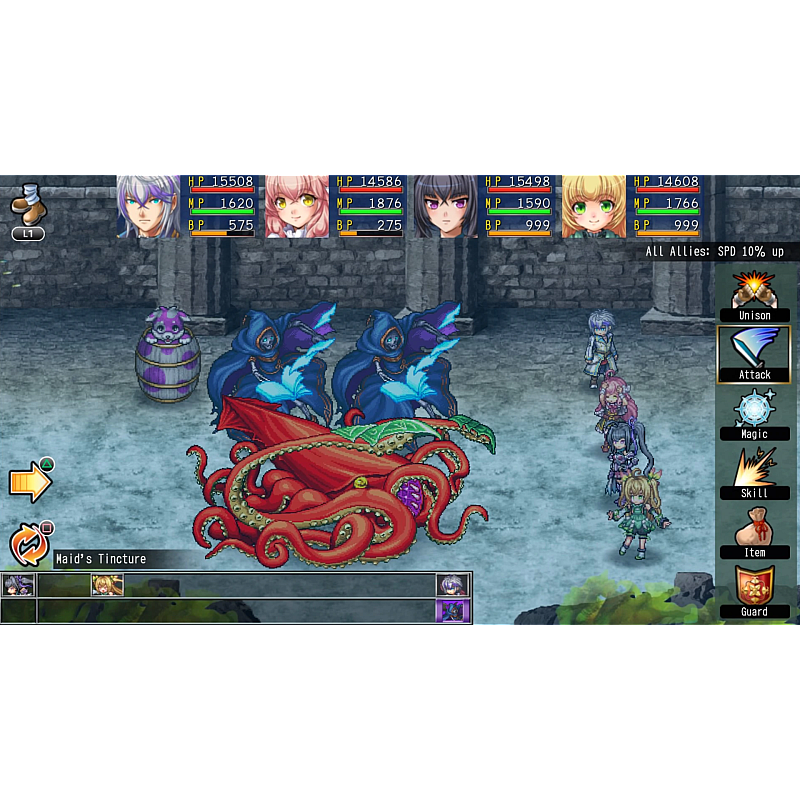Choose the Attack command
800x800 pixels.
point(754,354)
